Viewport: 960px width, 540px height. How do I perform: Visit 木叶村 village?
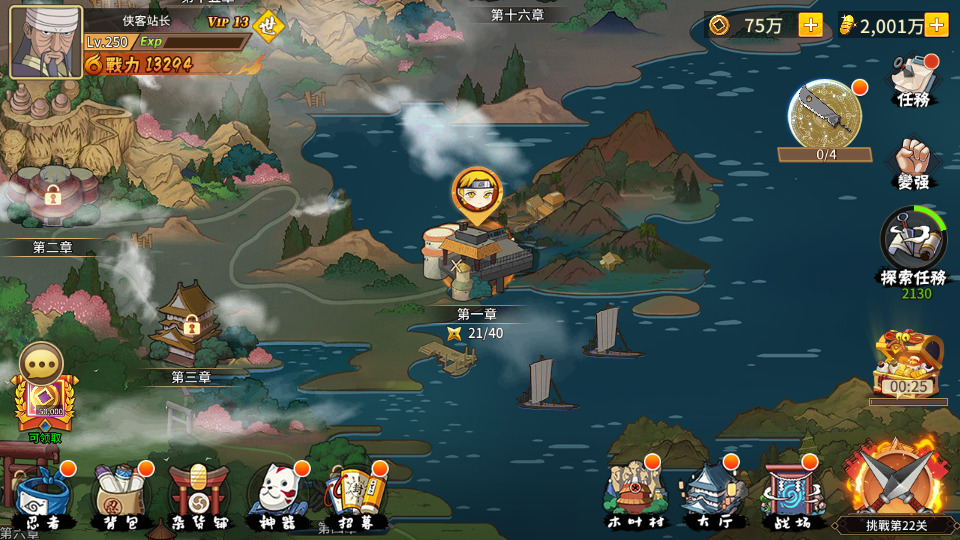coord(636,493)
